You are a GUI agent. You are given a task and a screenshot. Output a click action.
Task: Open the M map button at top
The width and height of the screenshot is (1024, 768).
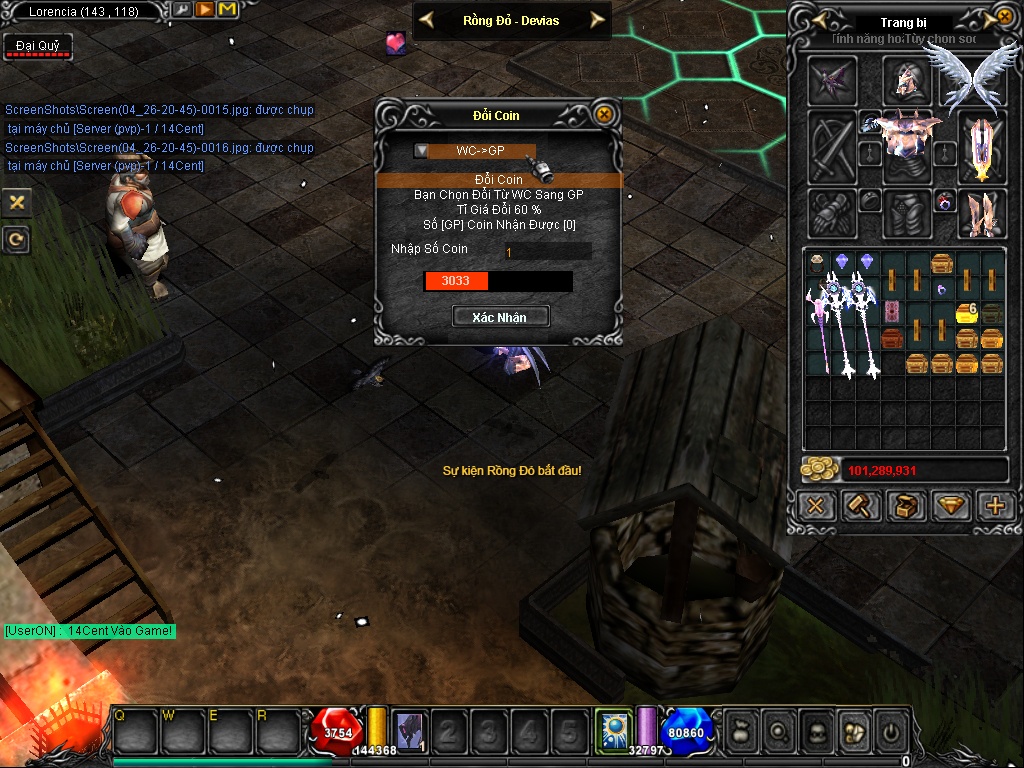(227, 10)
